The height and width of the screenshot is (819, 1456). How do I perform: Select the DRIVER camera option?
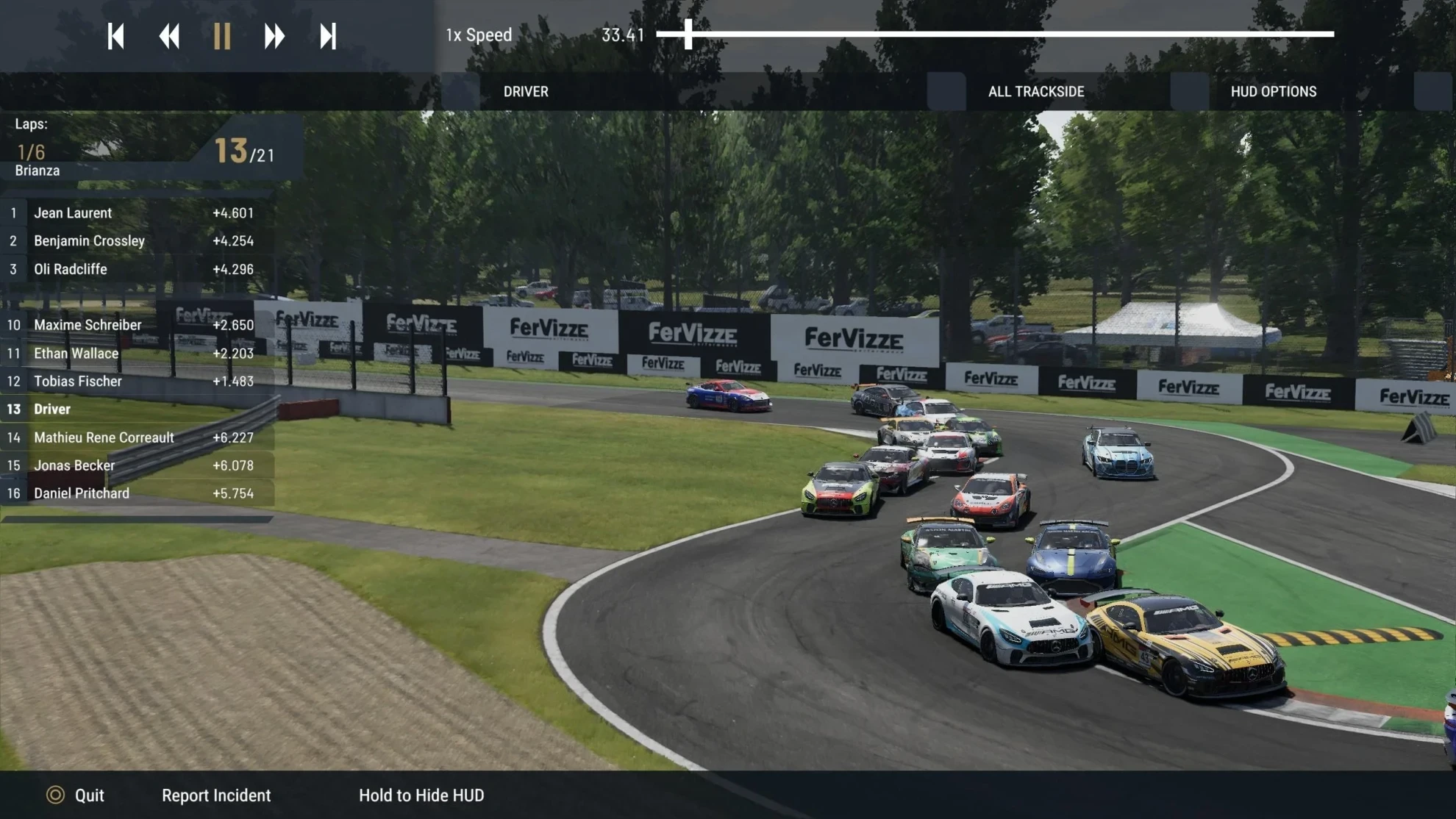point(526,92)
